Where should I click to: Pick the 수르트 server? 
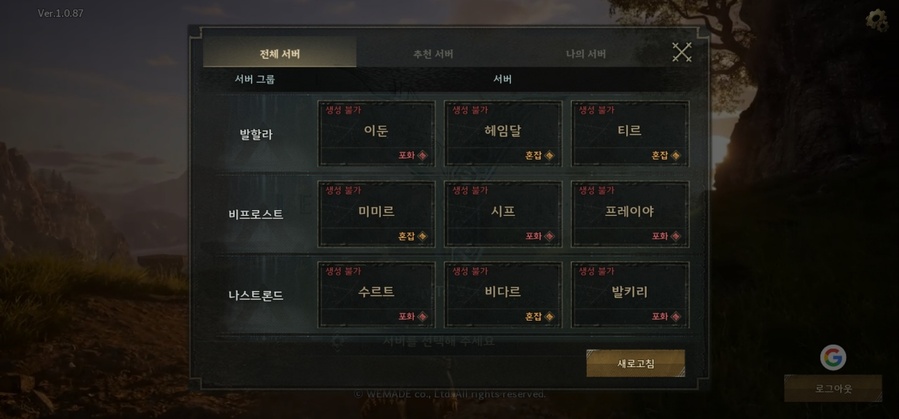coord(376,294)
